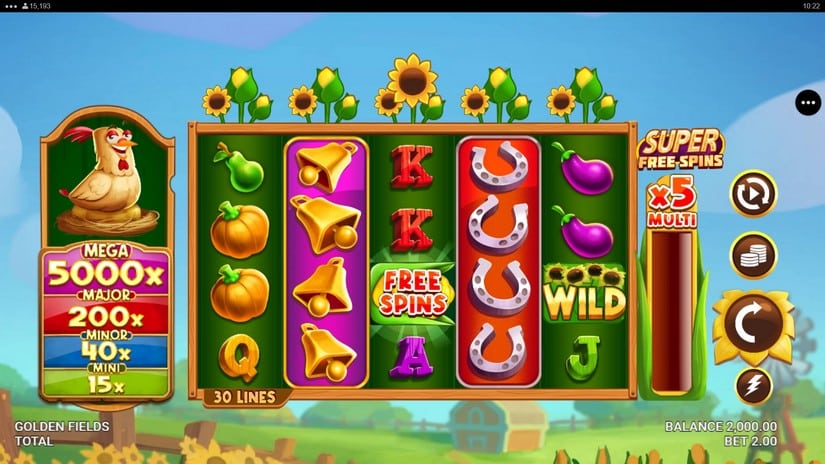Open the black three-dot game menu

[x=808, y=103]
